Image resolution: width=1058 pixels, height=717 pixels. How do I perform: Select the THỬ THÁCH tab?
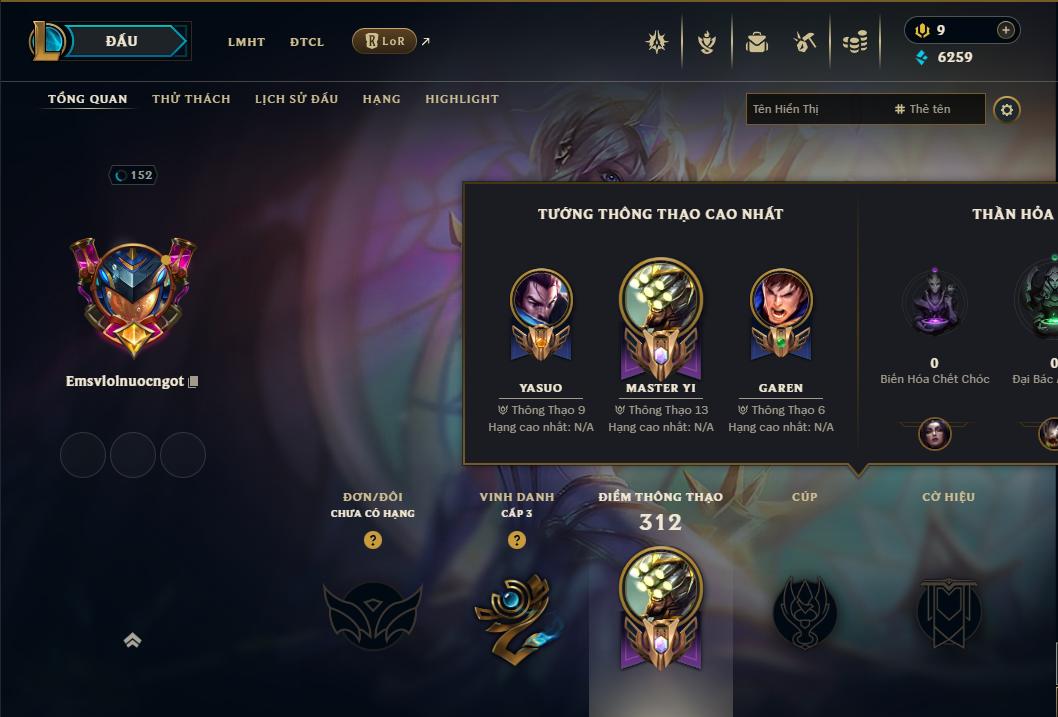tap(191, 99)
